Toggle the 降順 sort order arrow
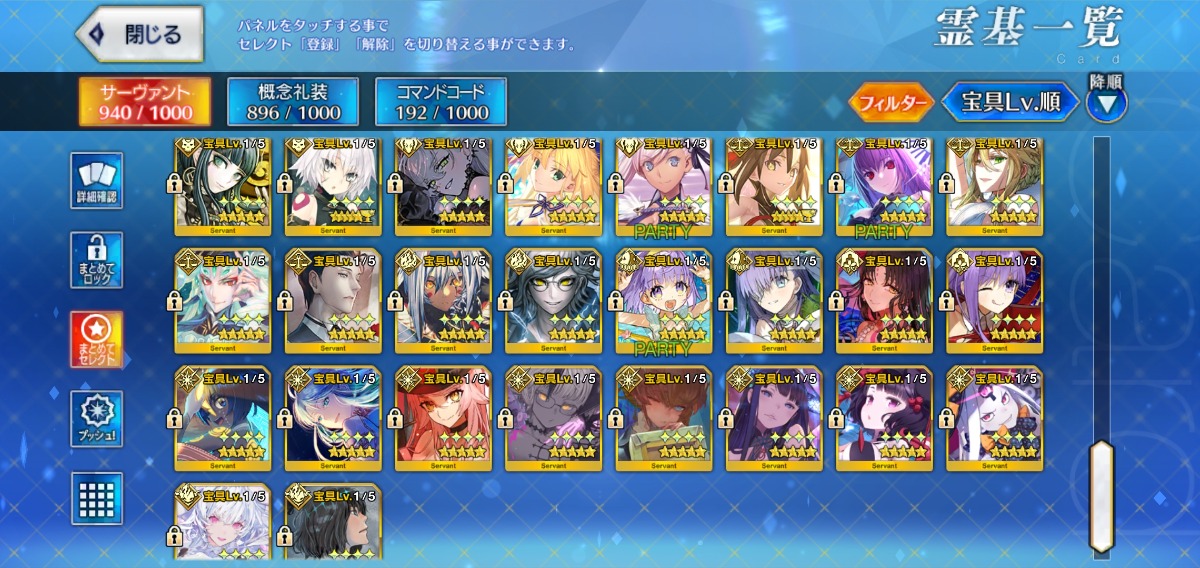 coord(1107,103)
